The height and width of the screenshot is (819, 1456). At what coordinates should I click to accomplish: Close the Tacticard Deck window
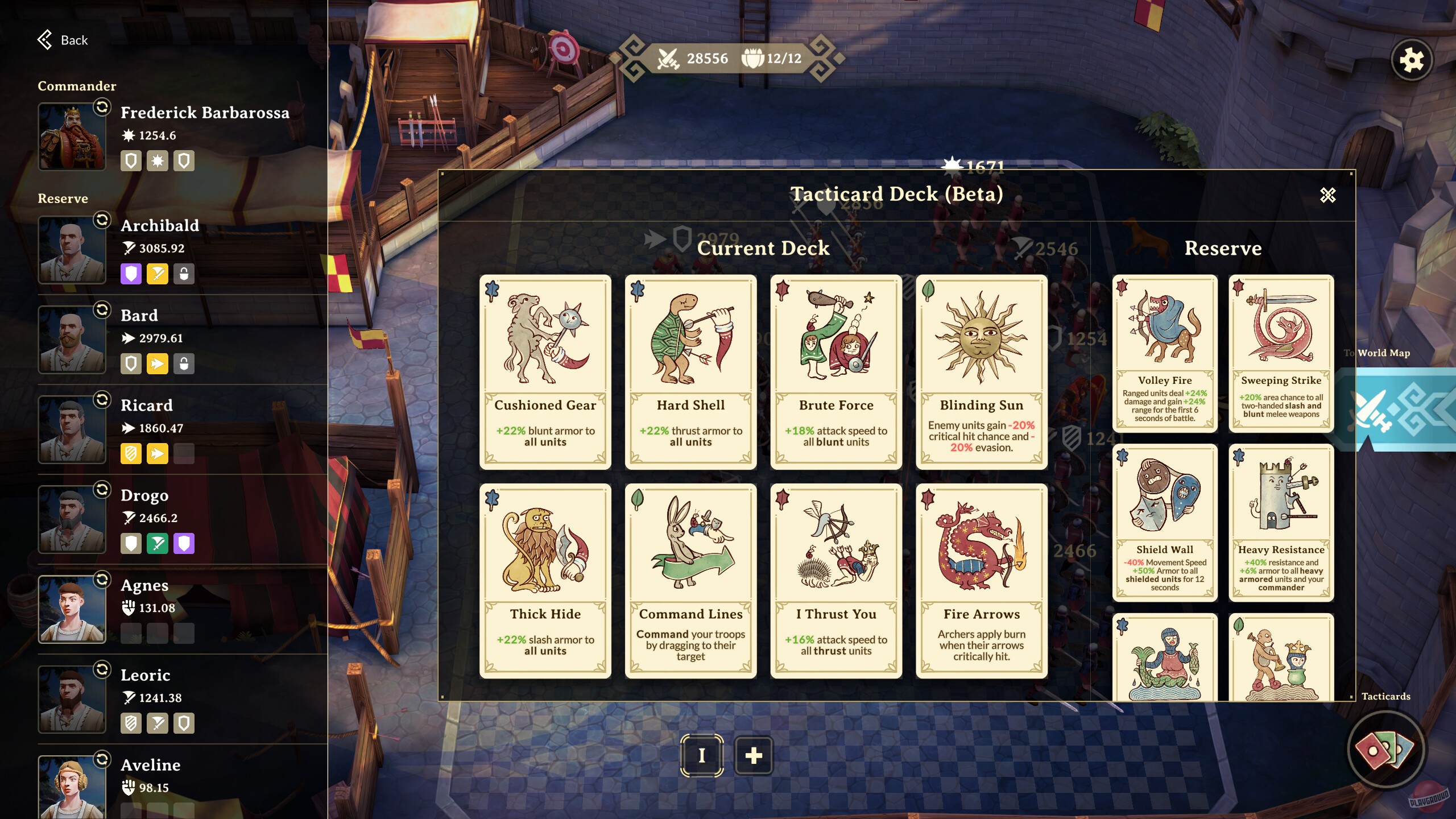1327,195
